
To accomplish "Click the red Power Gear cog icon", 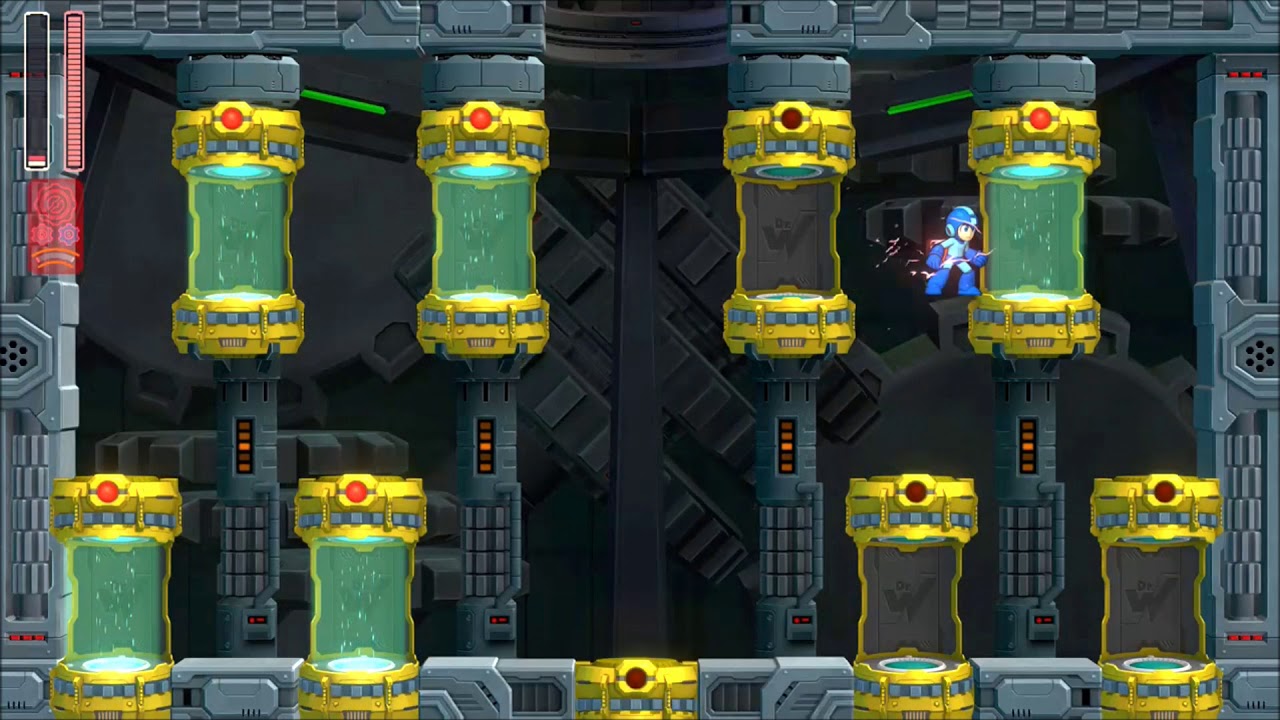I will click(x=42, y=233).
